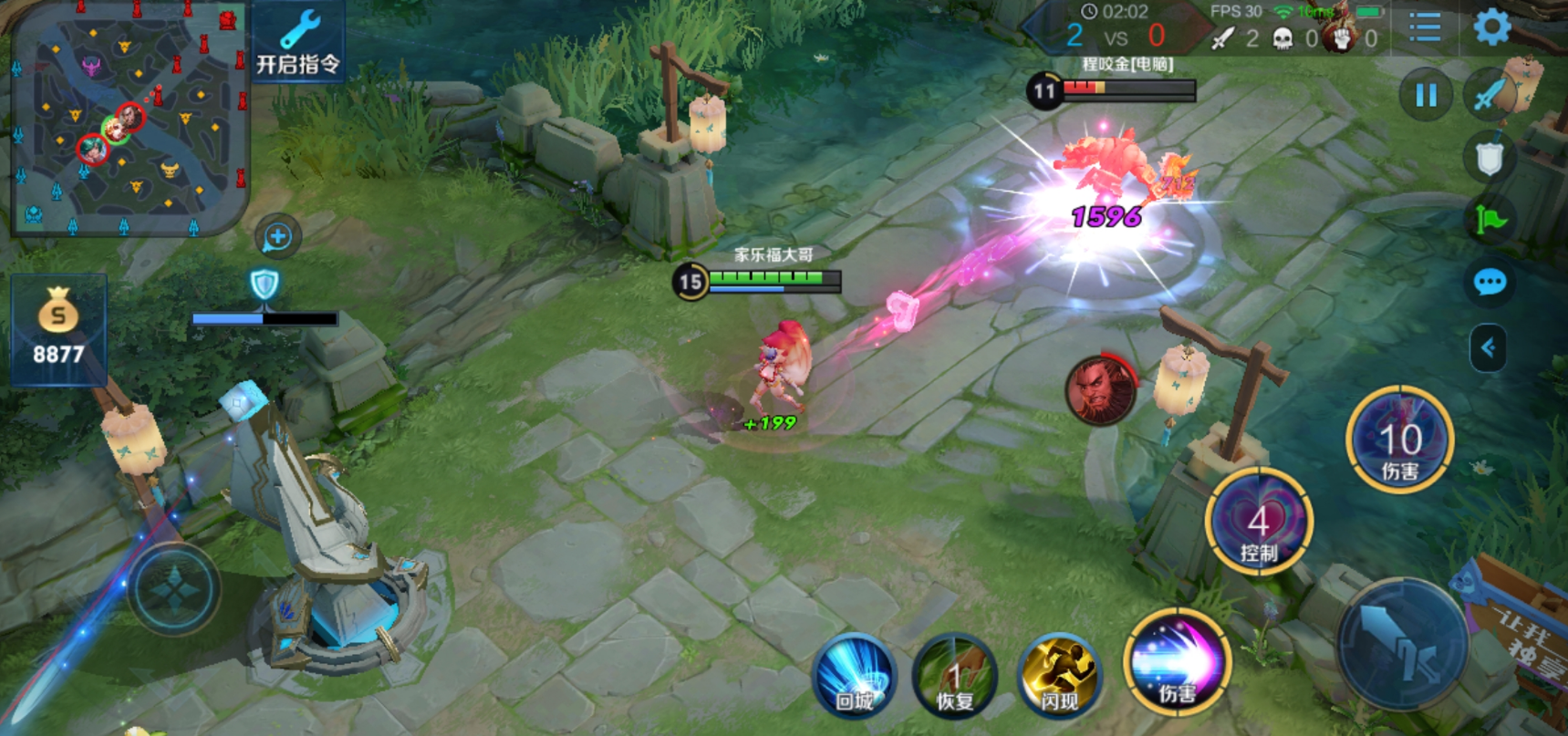Send the green flag signal
Screen dimensions: 1568x736
tap(1490, 220)
